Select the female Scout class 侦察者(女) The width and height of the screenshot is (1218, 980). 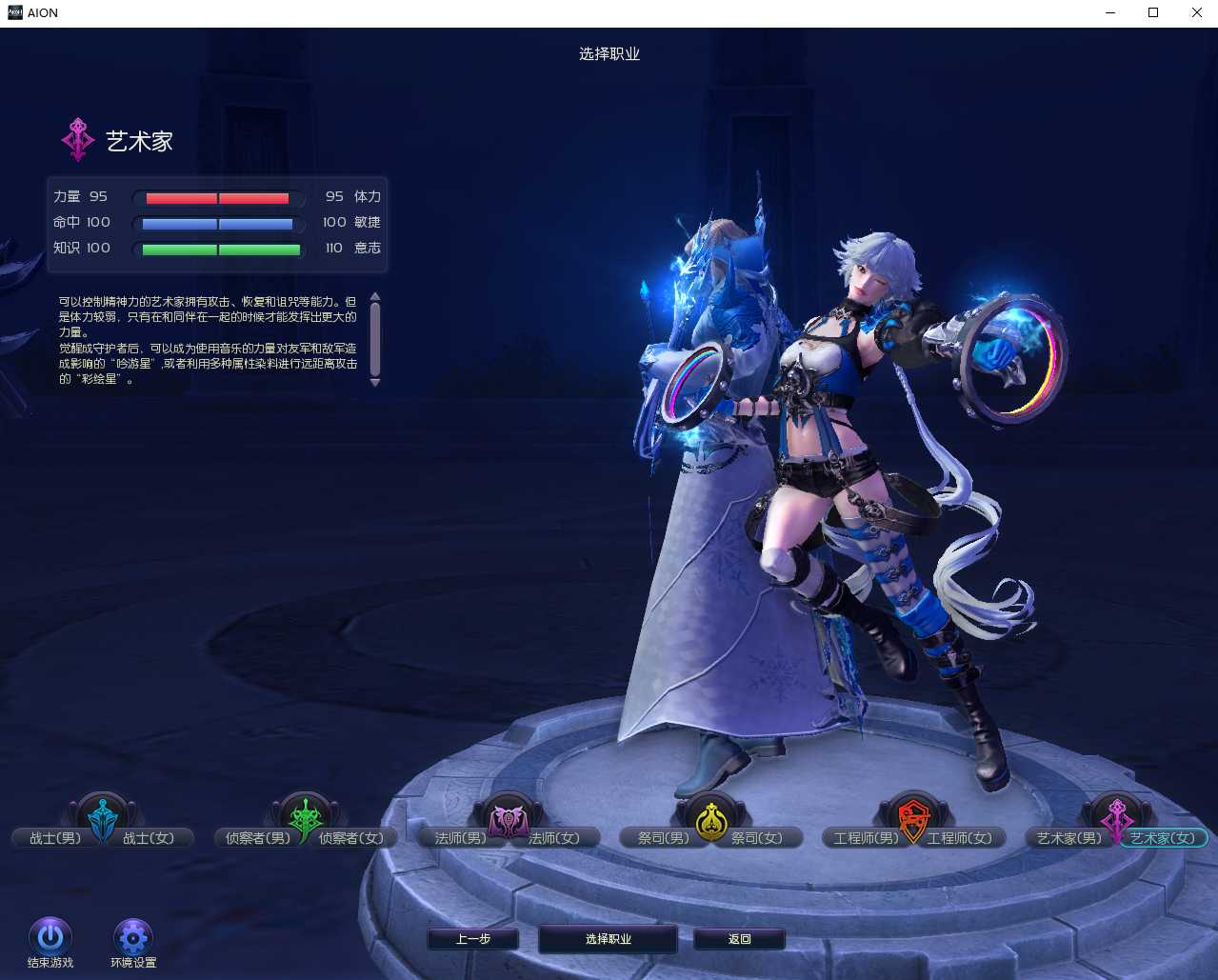[x=351, y=838]
